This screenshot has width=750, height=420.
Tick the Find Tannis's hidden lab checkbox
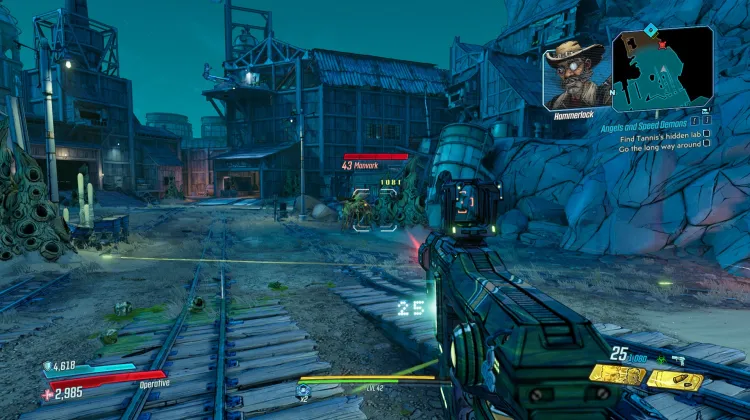[707, 136]
